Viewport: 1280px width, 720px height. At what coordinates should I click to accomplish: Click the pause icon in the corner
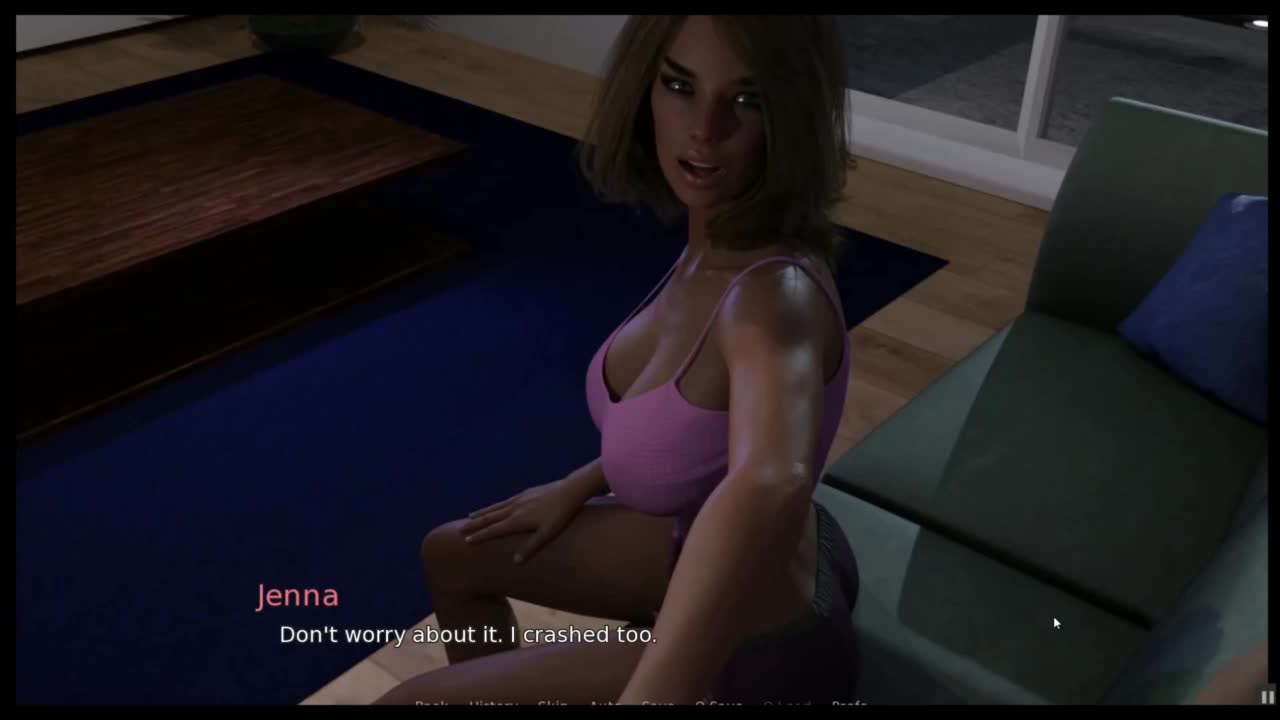pos(1266,696)
